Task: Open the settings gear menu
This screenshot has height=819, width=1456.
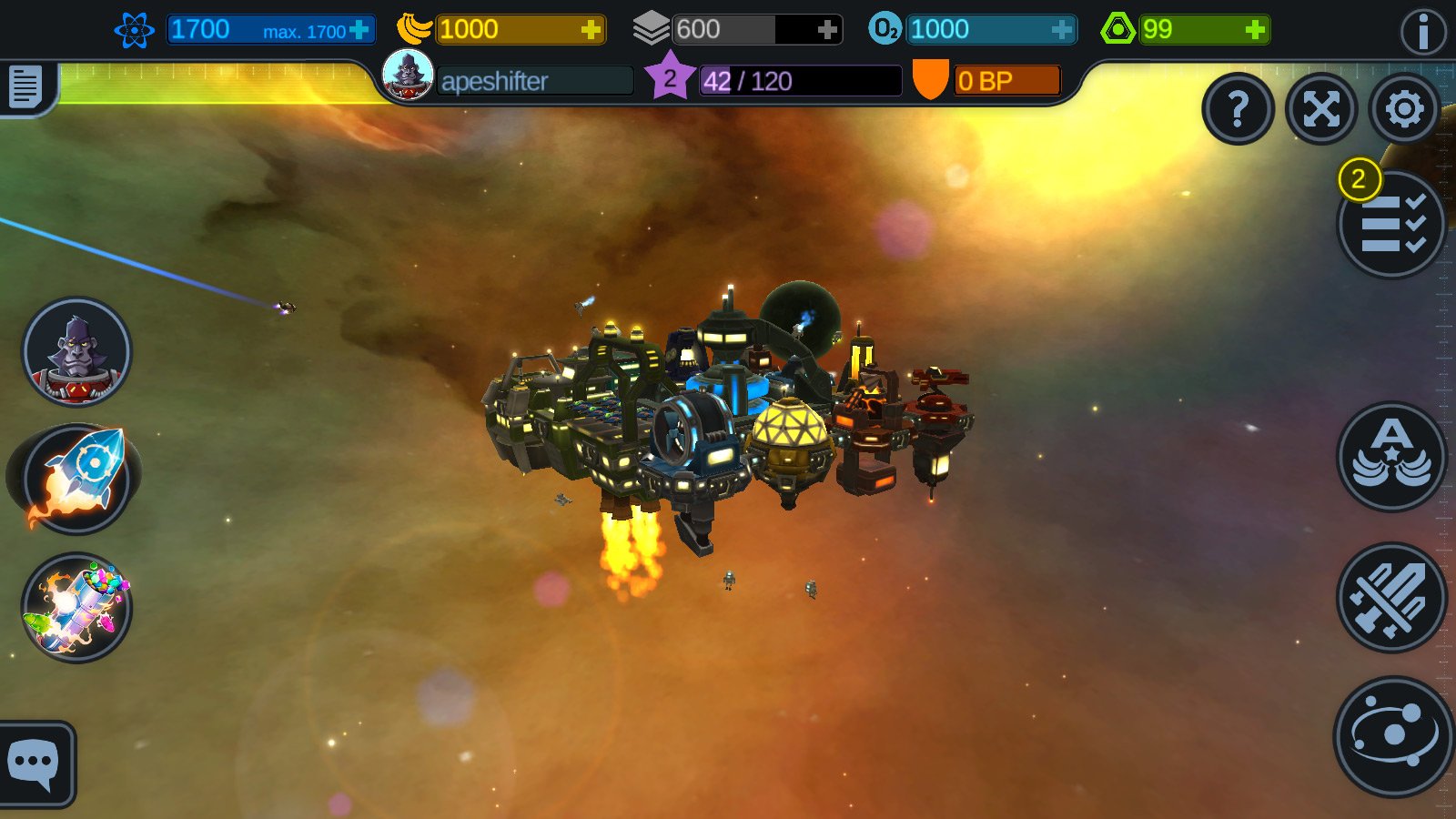Action: [1402, 108]
